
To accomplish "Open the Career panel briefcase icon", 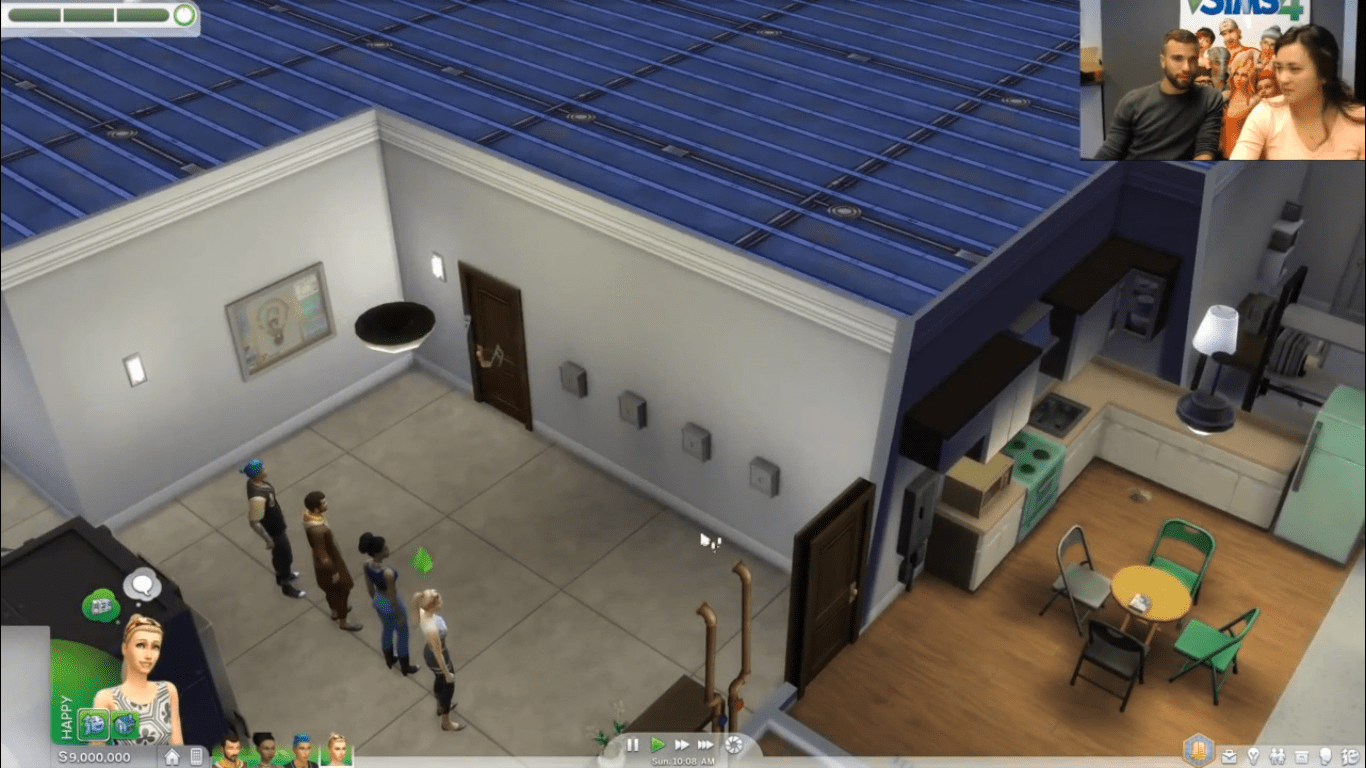I will point(1229,755).
